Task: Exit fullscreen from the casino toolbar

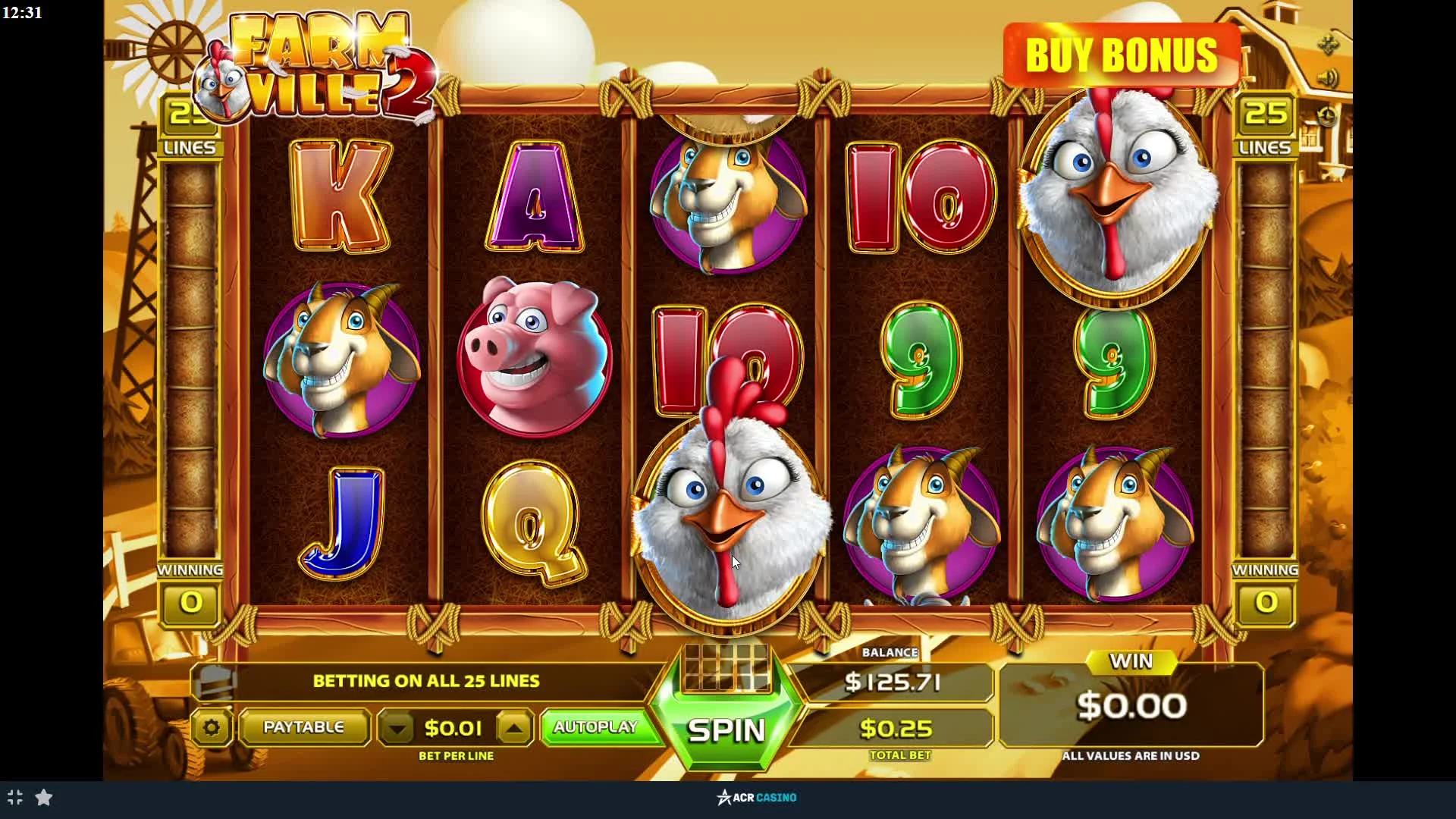Action: coord(15,797)
